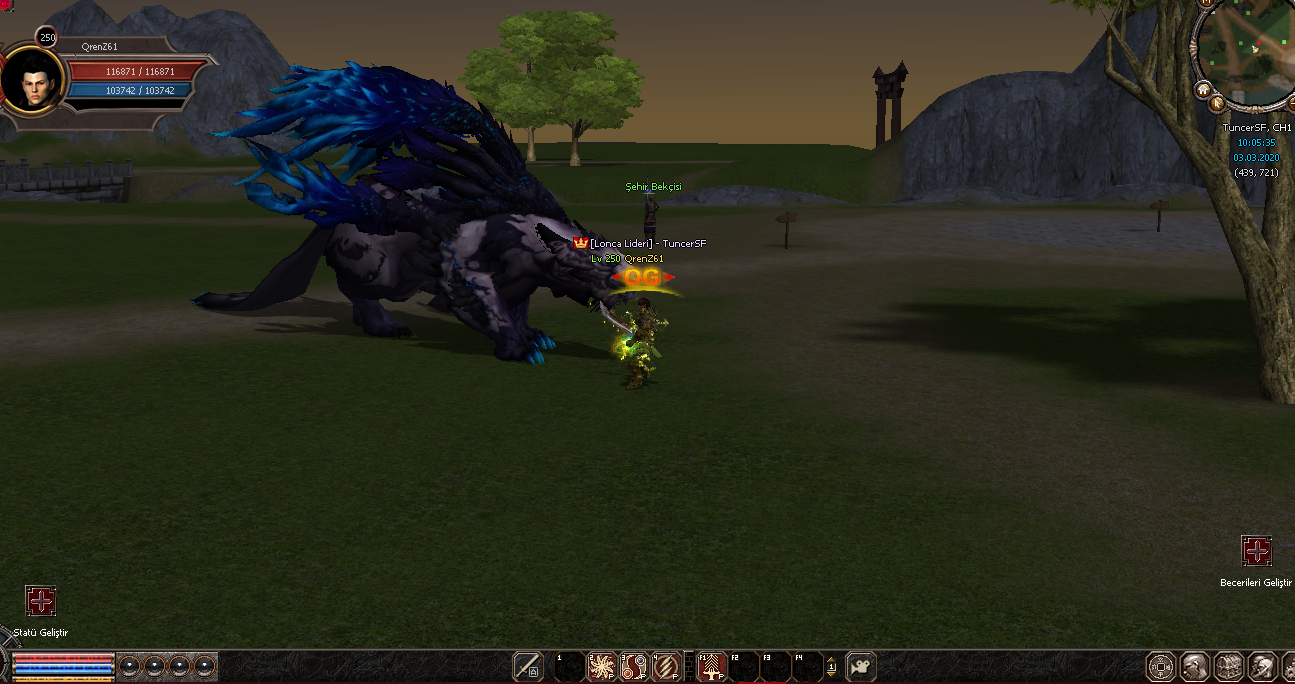
Task: Open the gear settings icon
Action: [x=1288, y=666]
